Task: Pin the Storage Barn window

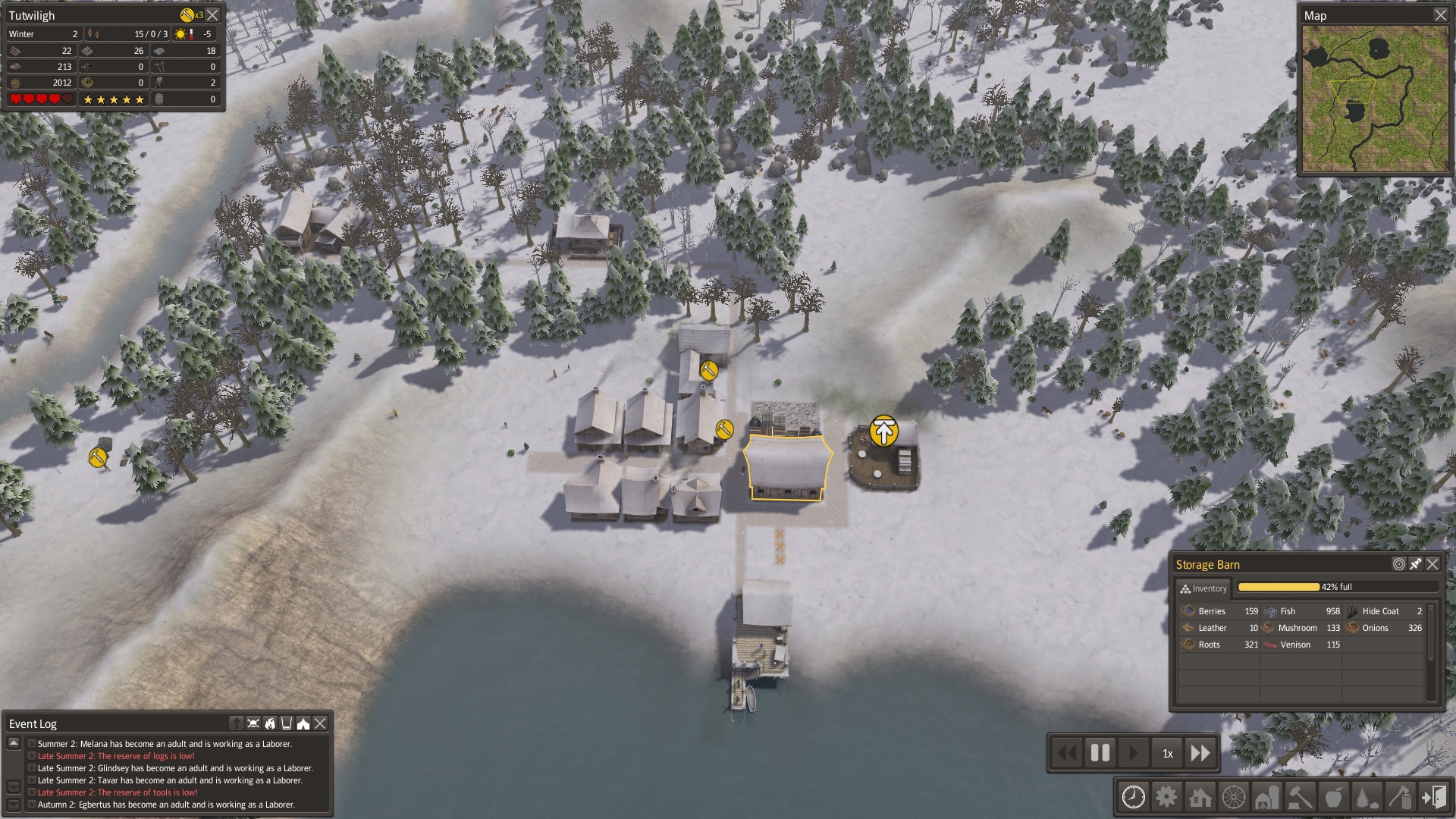Action: [1416, 564]
